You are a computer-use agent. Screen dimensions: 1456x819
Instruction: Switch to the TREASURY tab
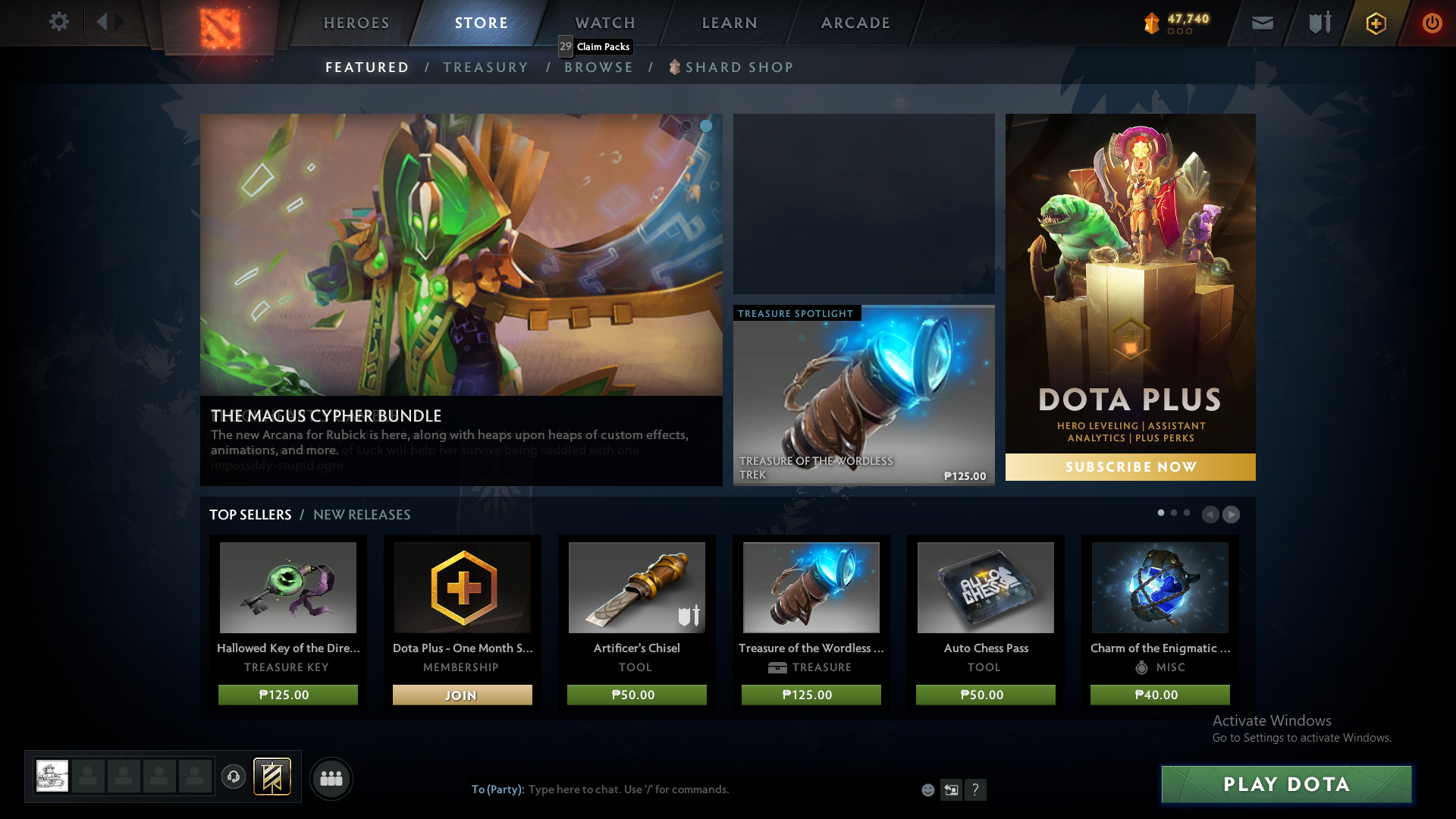tap(486, 67)
